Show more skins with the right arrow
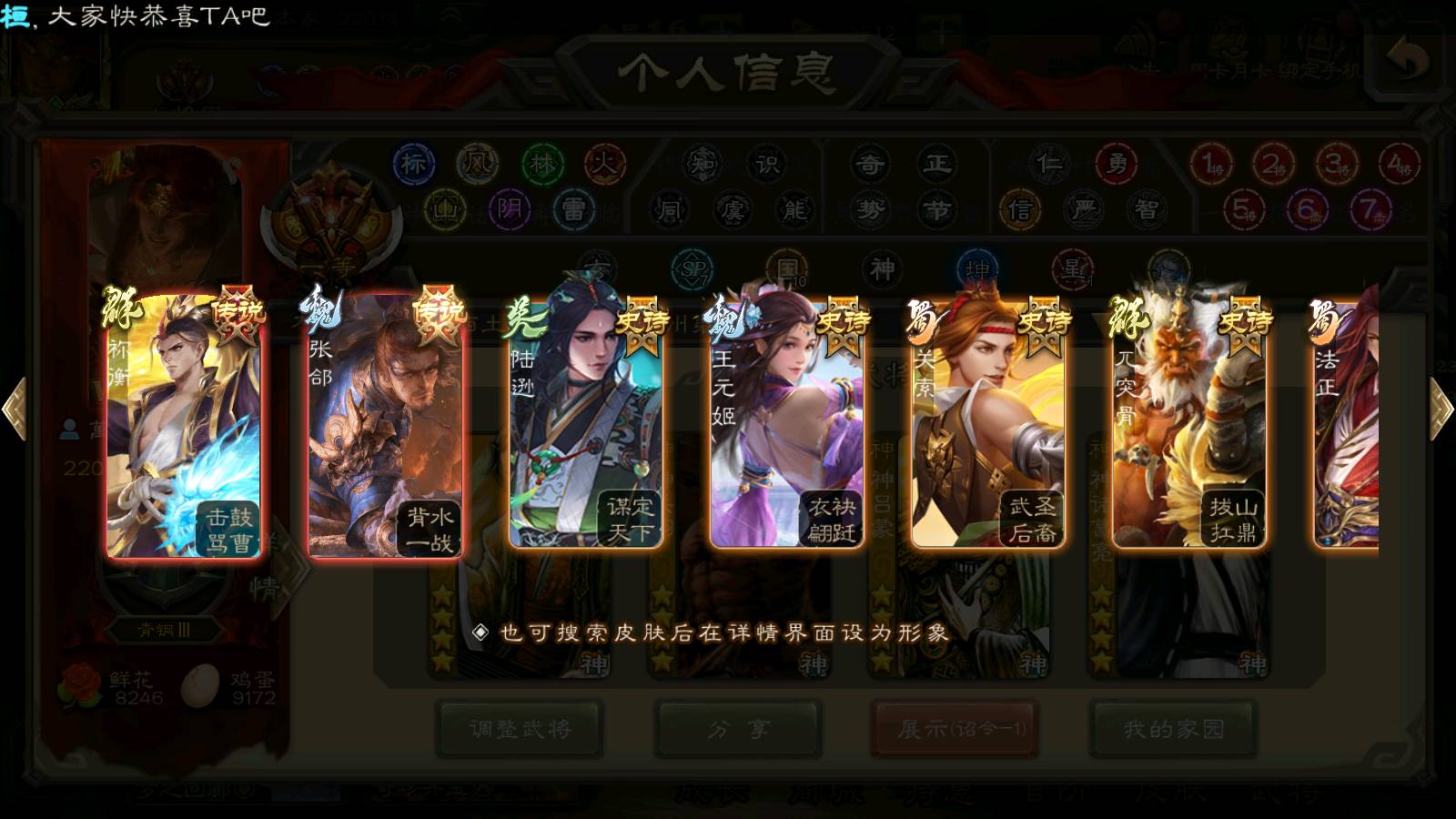The width and height of the screenshot is (1456, 819). (1441, 409)
